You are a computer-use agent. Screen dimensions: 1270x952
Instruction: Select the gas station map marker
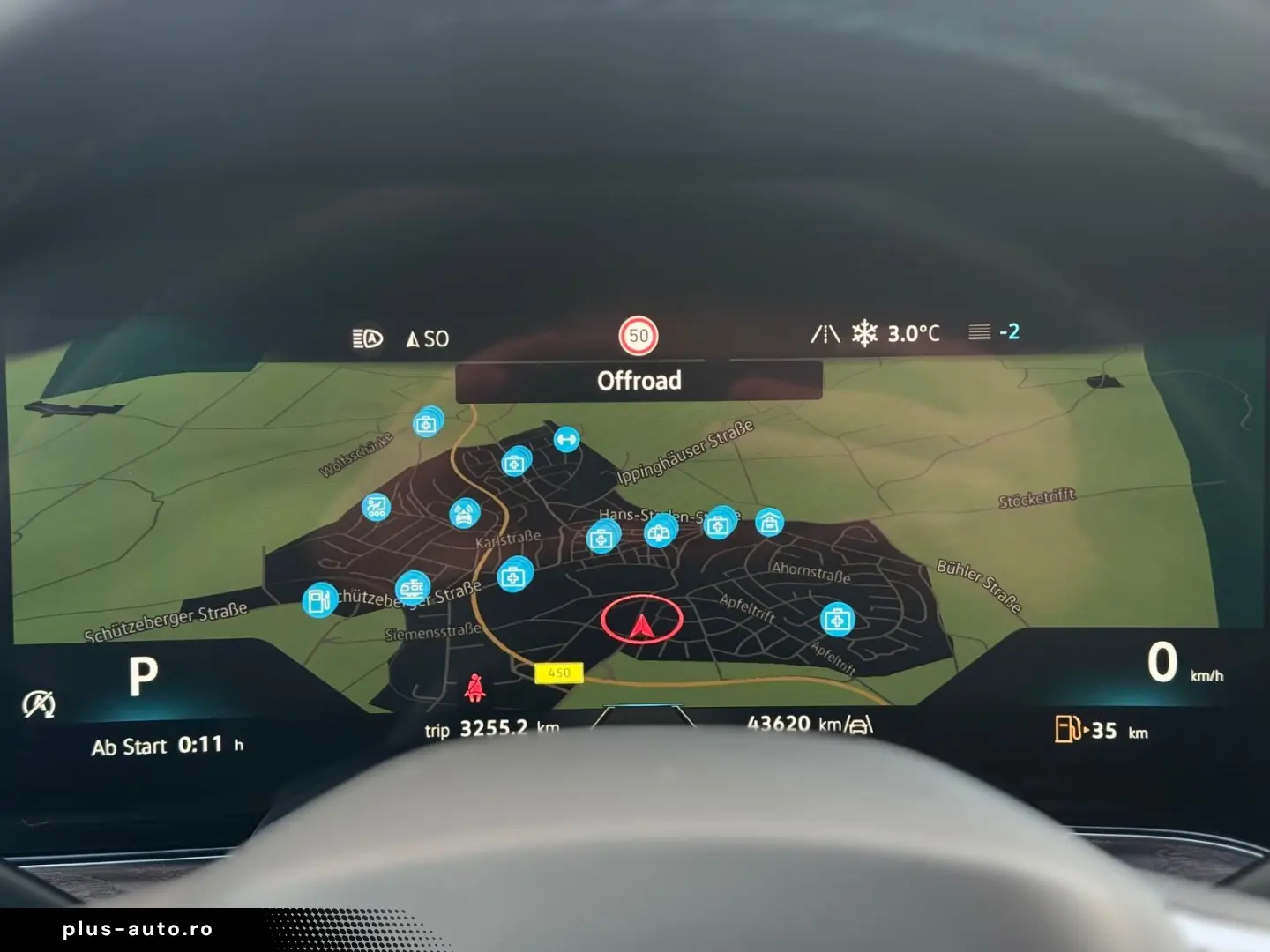319,600
